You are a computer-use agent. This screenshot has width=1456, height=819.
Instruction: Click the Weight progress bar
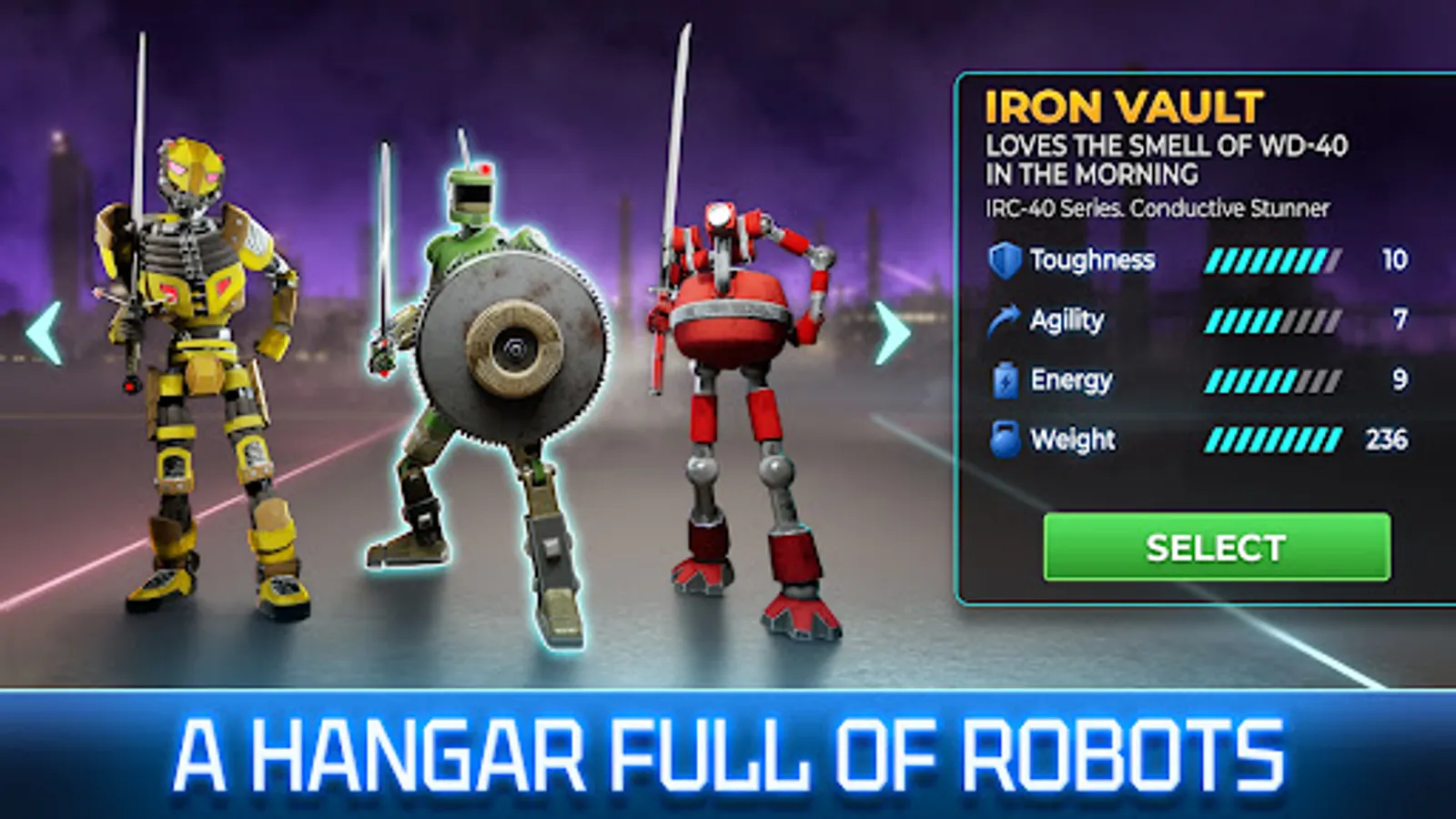tap(1274, 439)
